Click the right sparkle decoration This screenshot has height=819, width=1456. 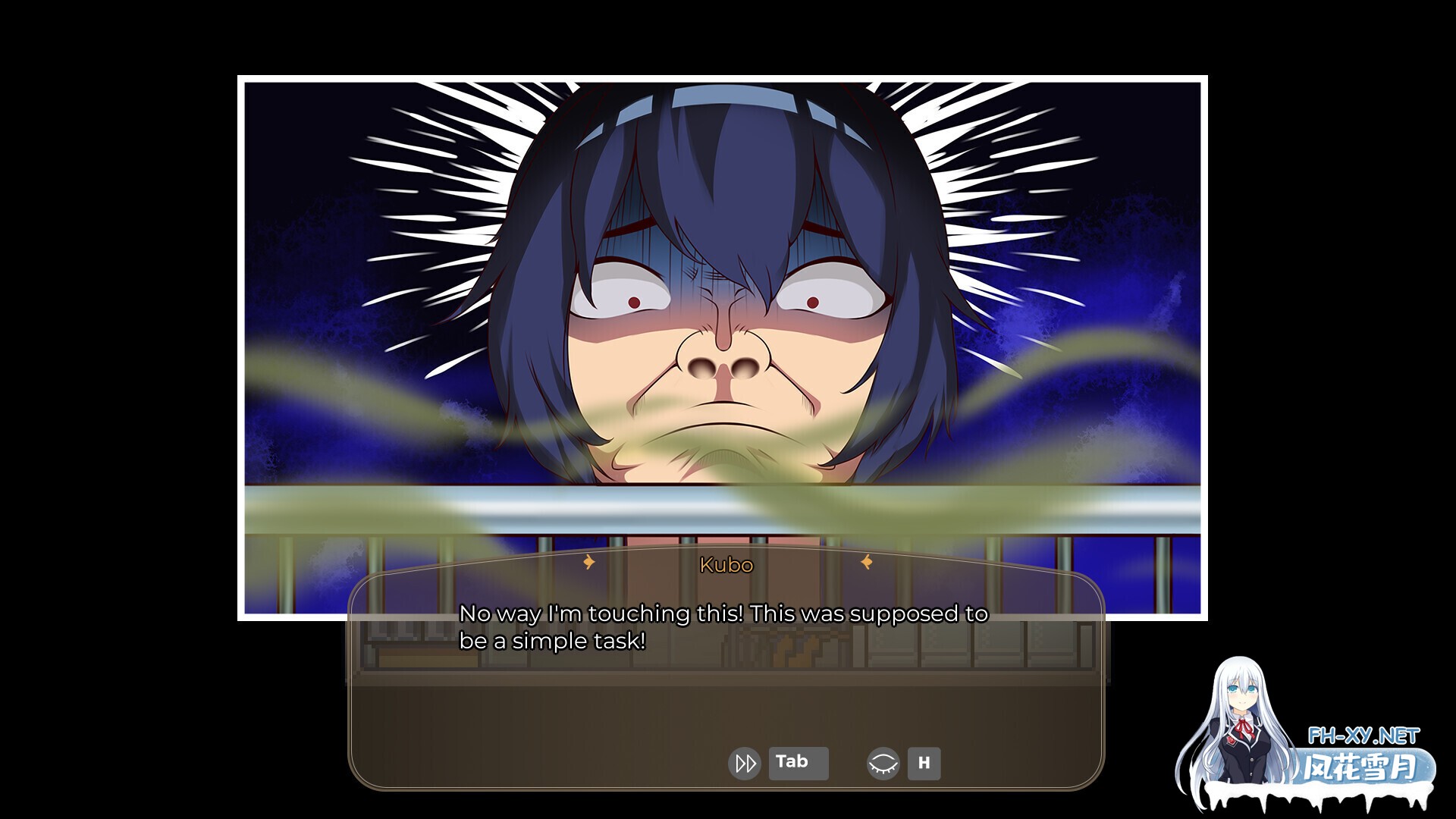(x=867, y=563)
